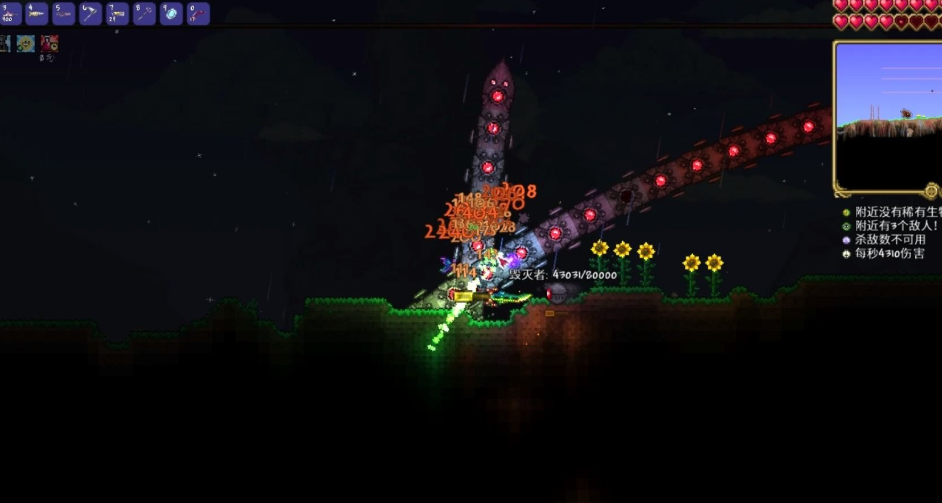Select the red item in slot 0
The width and height of the screenshot is (942, 503).
[199, 14]
